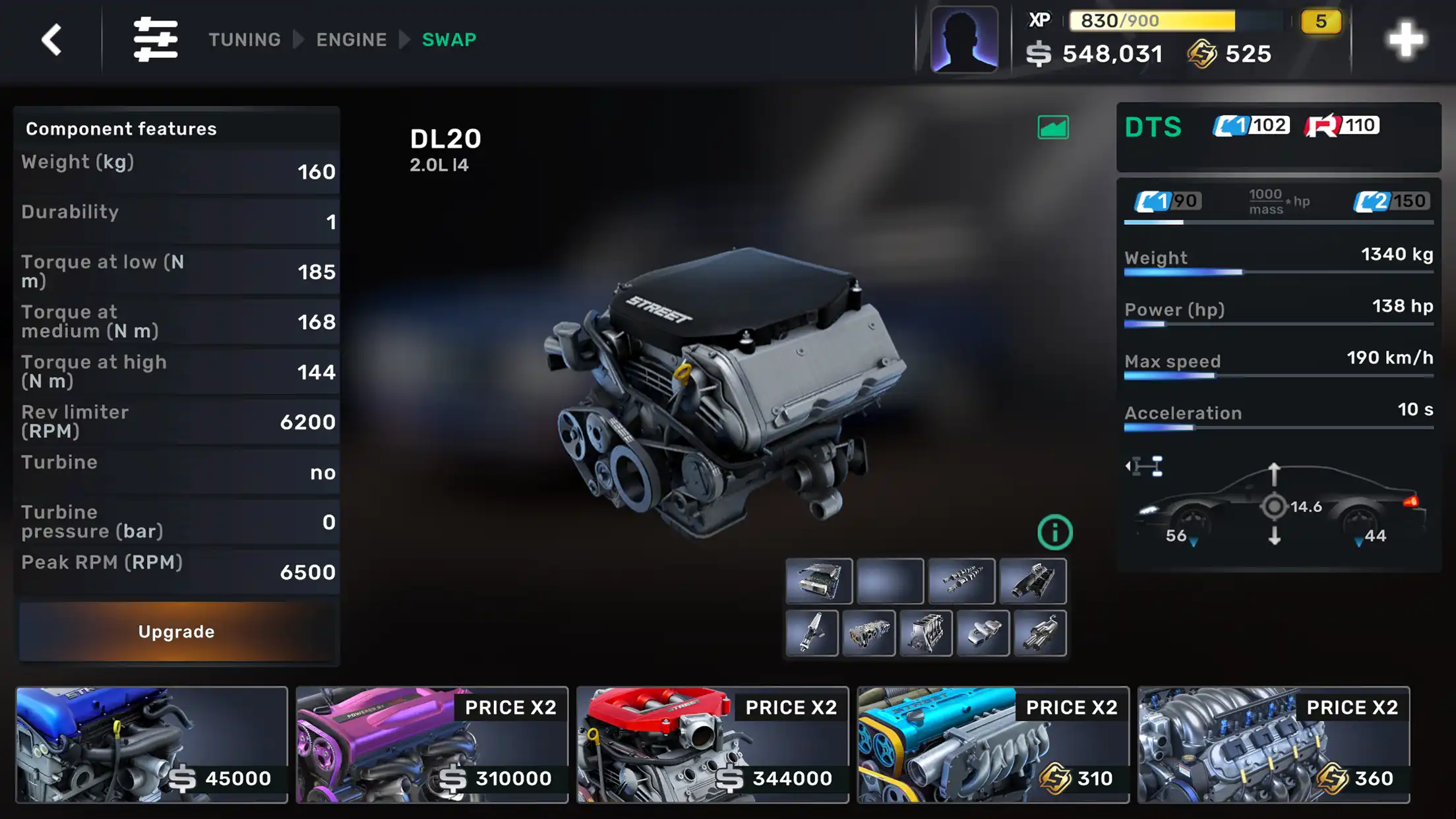Open the cylinder head component icon
Screen dimensions: 1456x819
click(869, 633)
